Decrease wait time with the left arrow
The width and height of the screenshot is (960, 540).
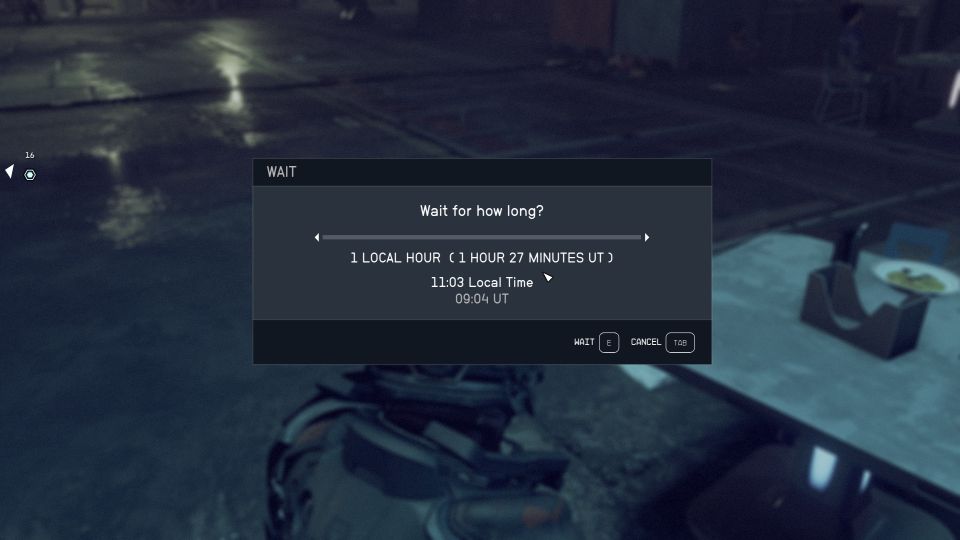point(317,237)
